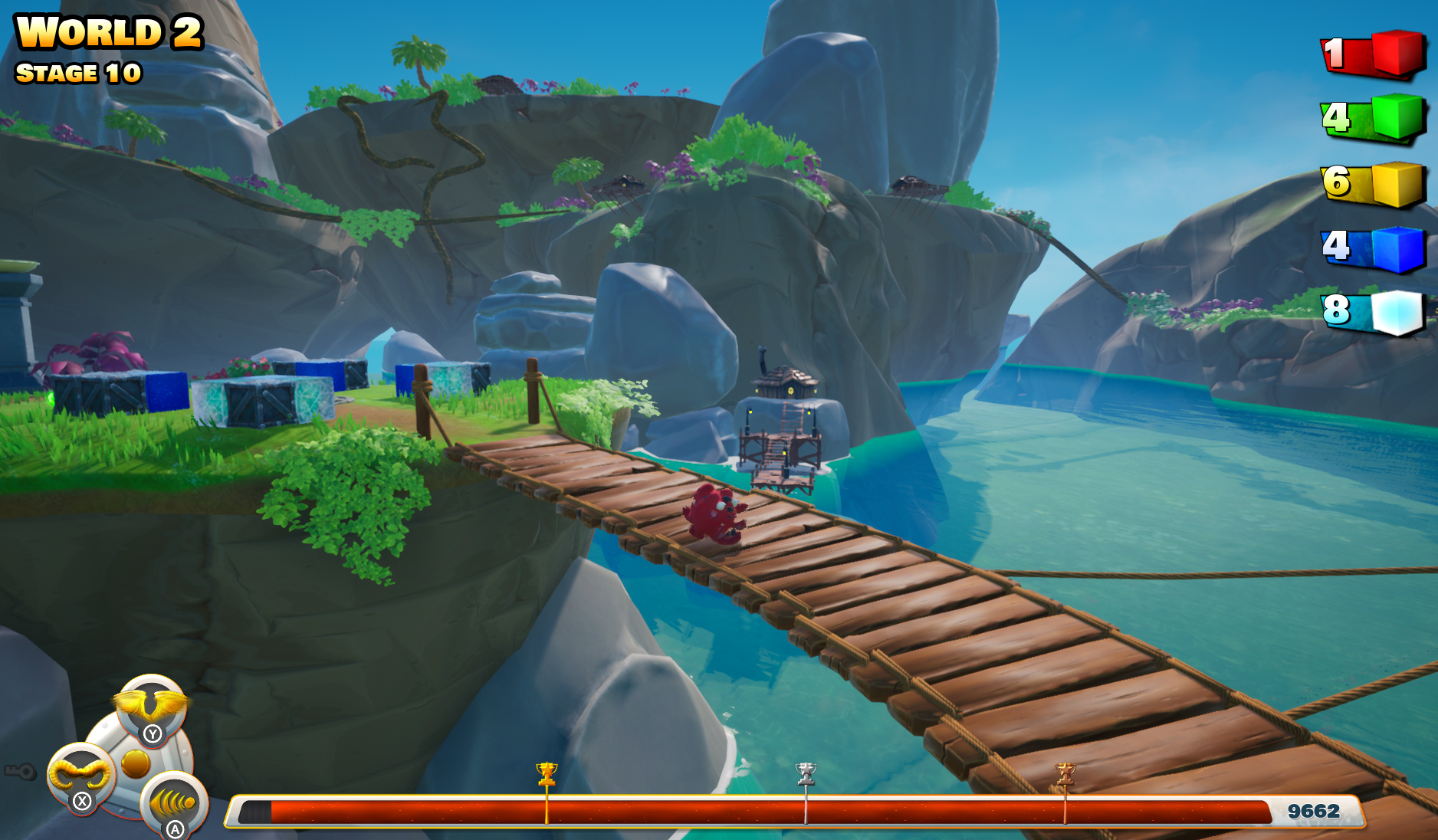Choose the yellow cube counter icon
Viewport: 1438px width, 840px height.
(1397, 183)
